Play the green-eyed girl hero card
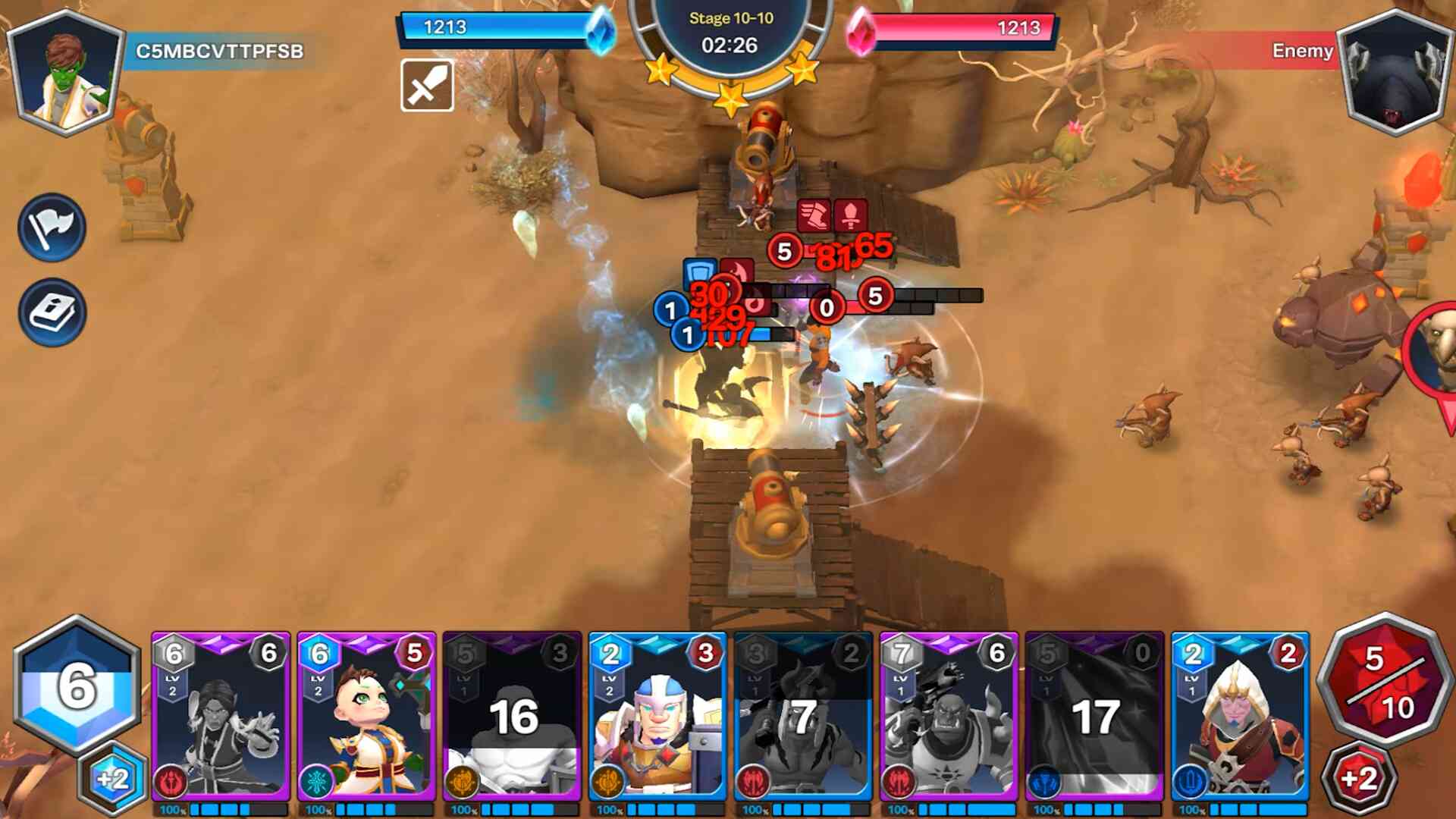This screenshot has height=819, width=1456. point(366,717)
